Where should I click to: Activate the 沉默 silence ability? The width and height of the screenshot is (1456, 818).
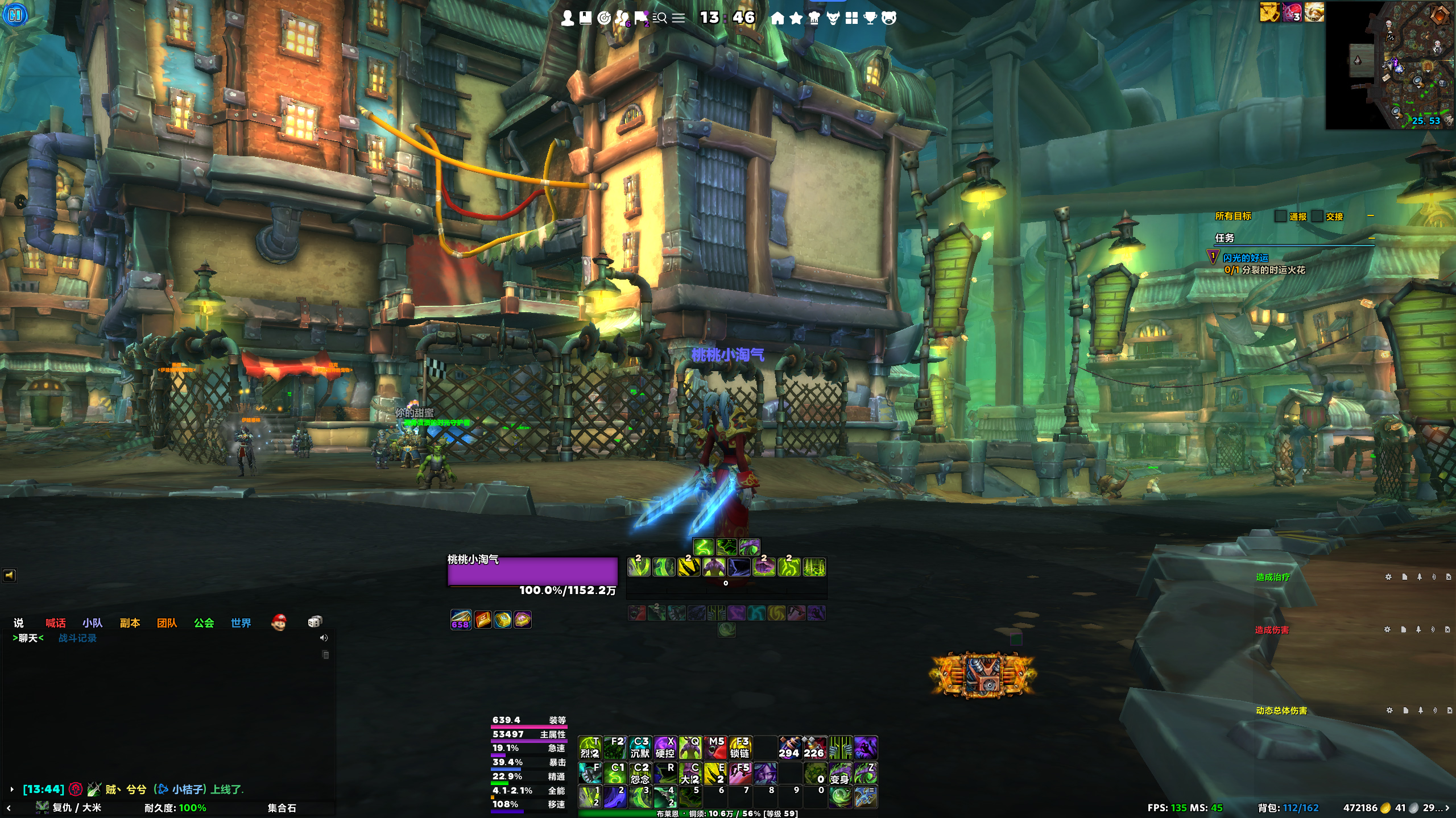click(x=640, y=748)
